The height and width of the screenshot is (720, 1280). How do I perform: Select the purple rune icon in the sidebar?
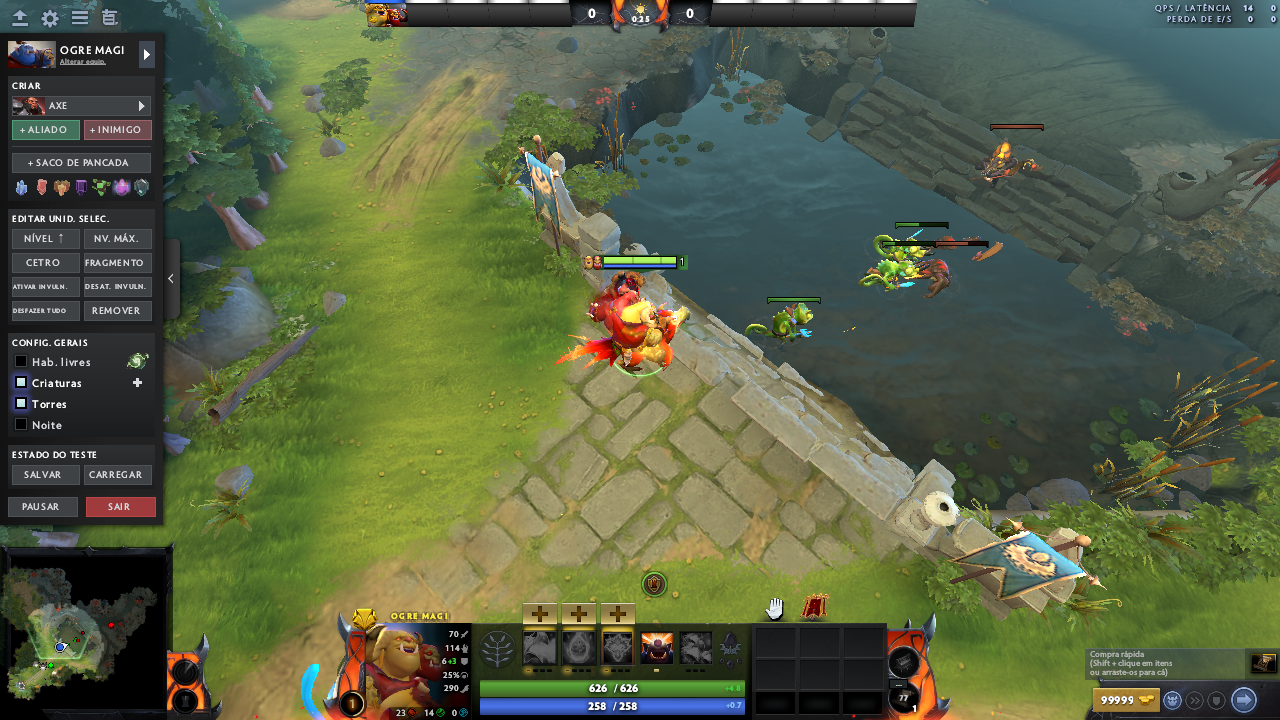click(x=81, y=186)
